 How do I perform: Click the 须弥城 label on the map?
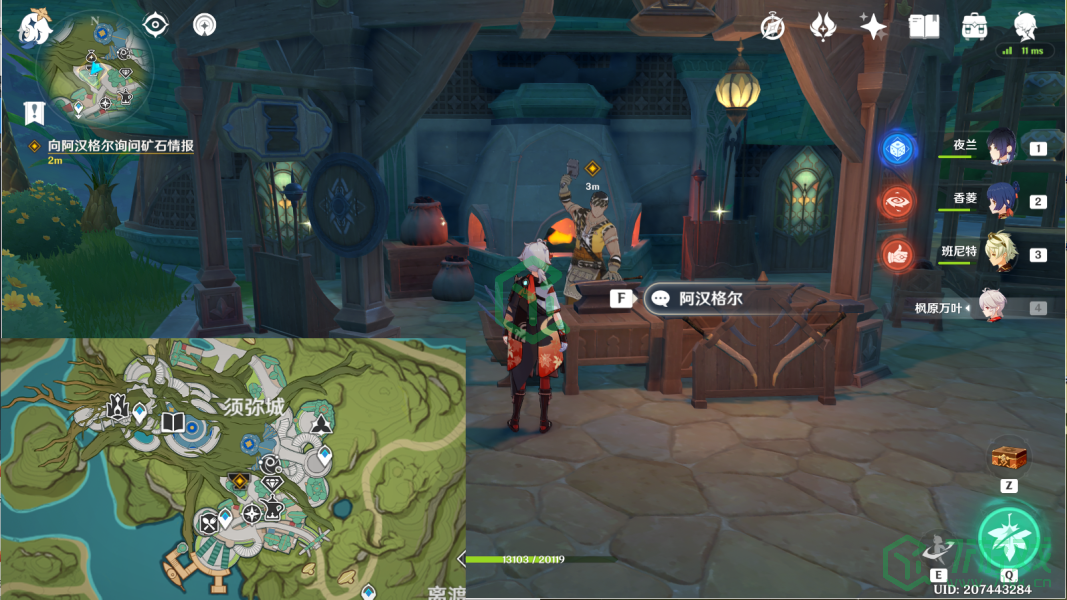tap(252, 407)
